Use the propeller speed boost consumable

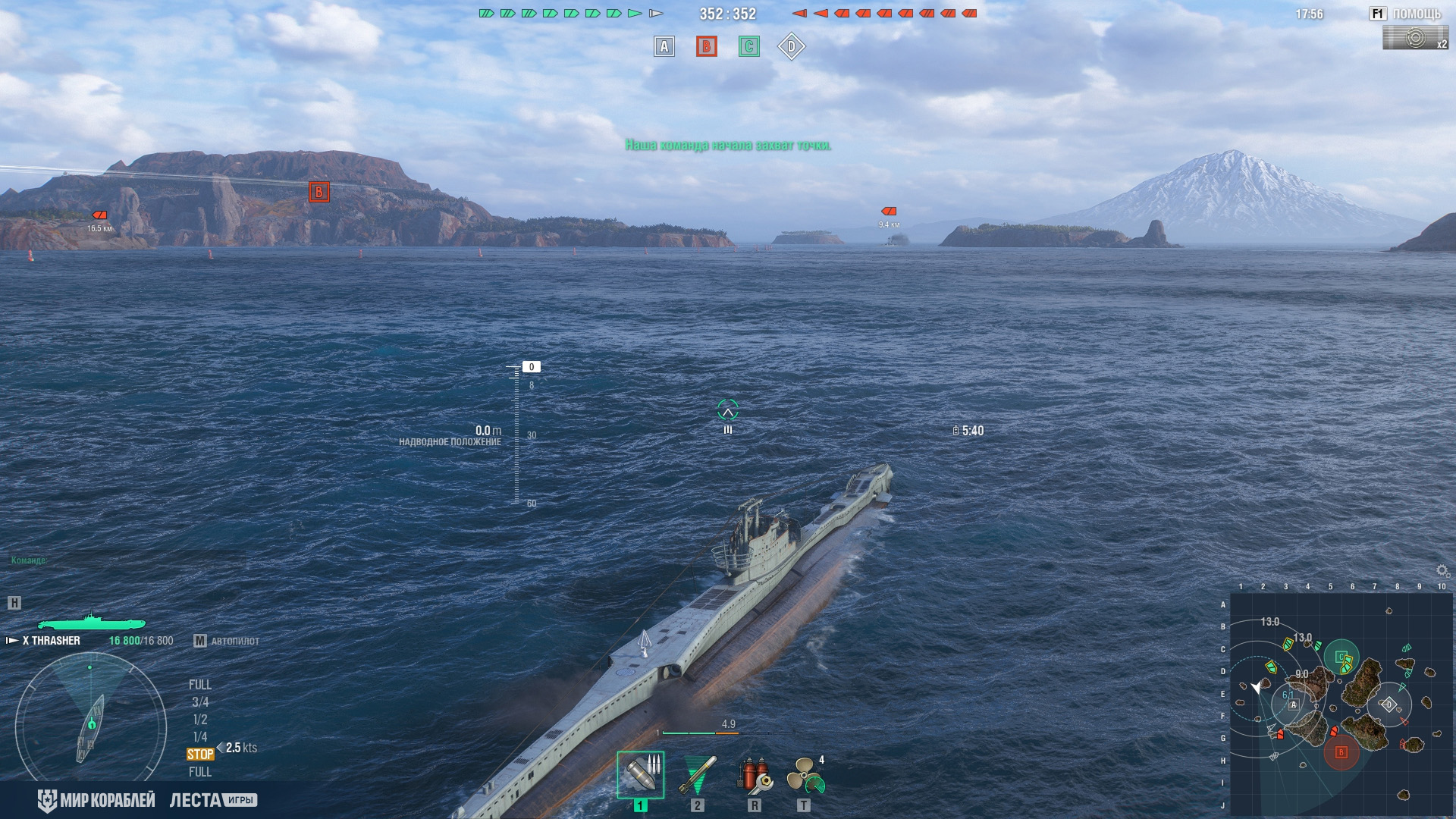point(804,774)
